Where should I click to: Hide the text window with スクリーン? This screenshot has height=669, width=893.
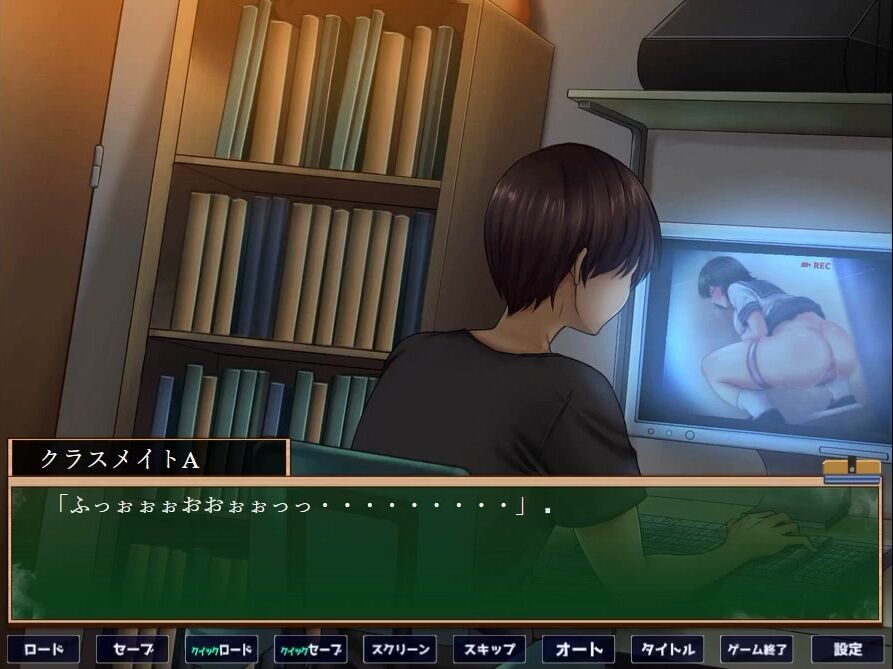click(399, 649)
